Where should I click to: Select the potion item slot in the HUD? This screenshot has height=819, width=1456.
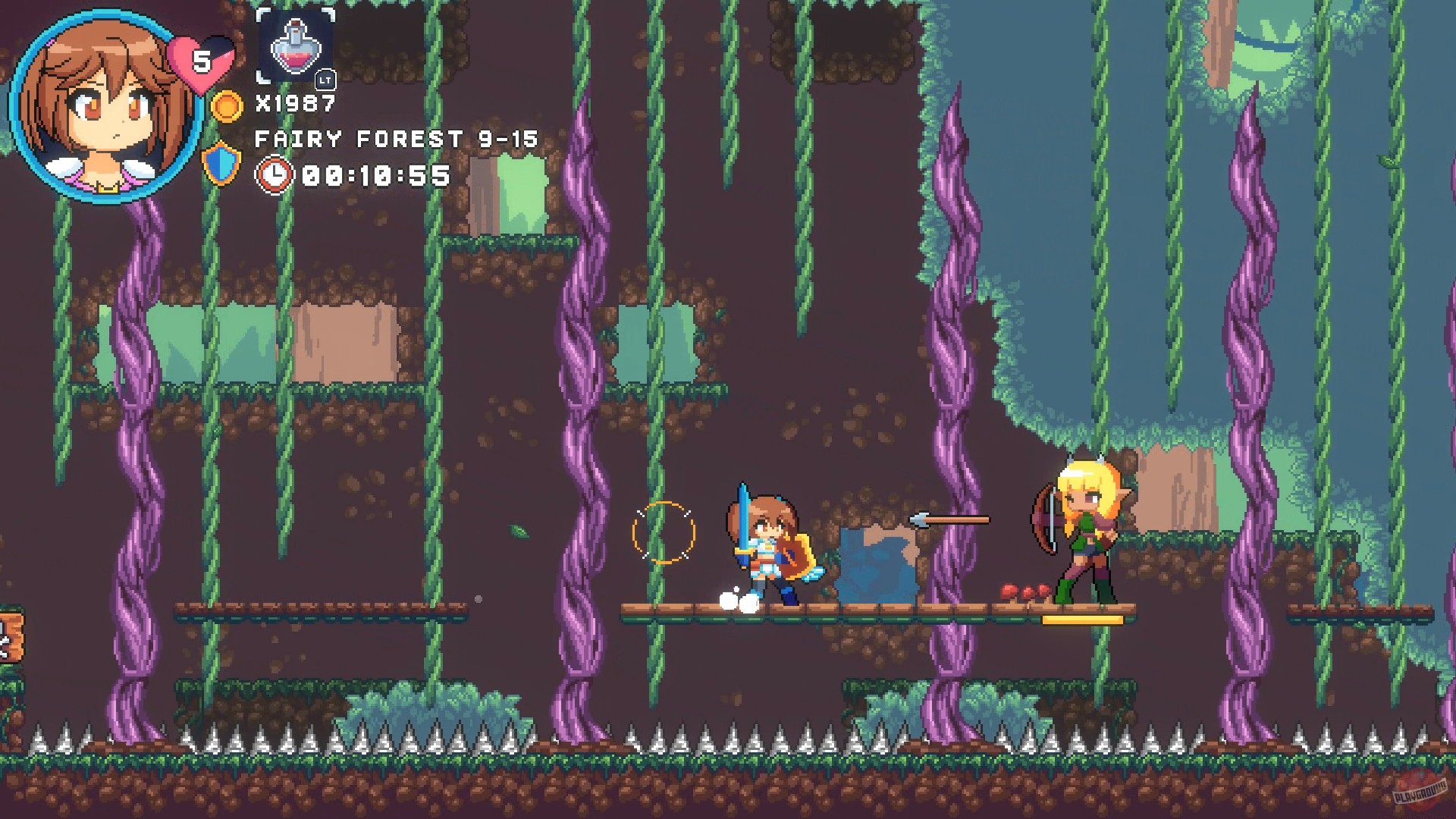click(x=296, y=48)
